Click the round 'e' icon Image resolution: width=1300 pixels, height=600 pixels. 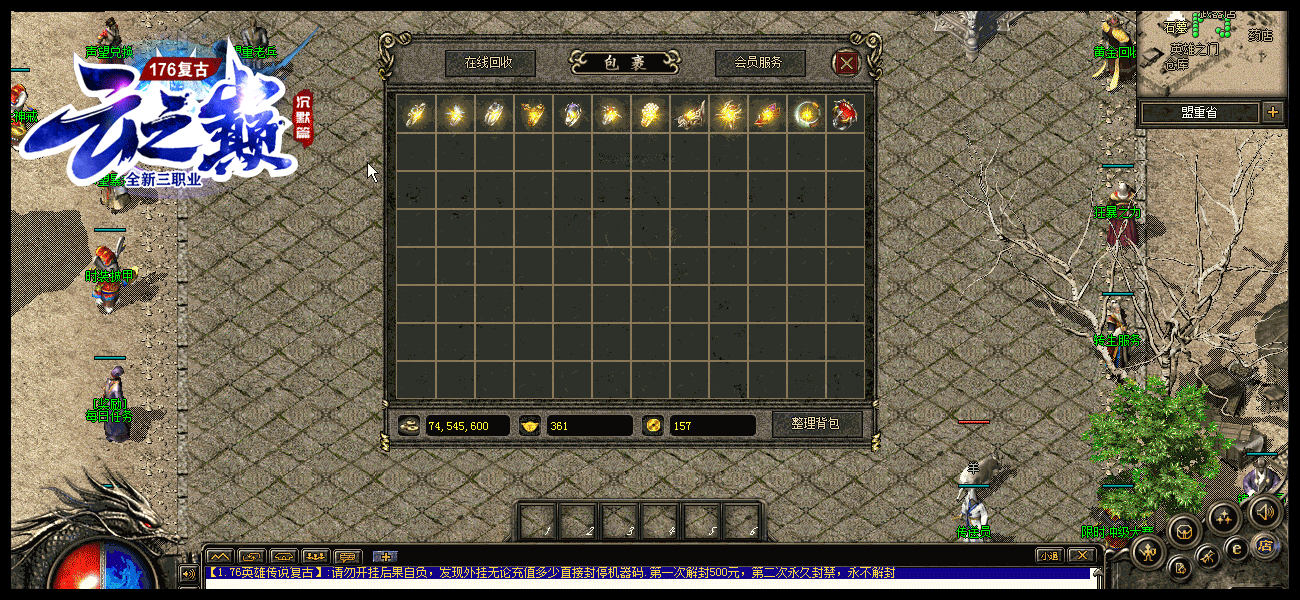(1236, 547)
